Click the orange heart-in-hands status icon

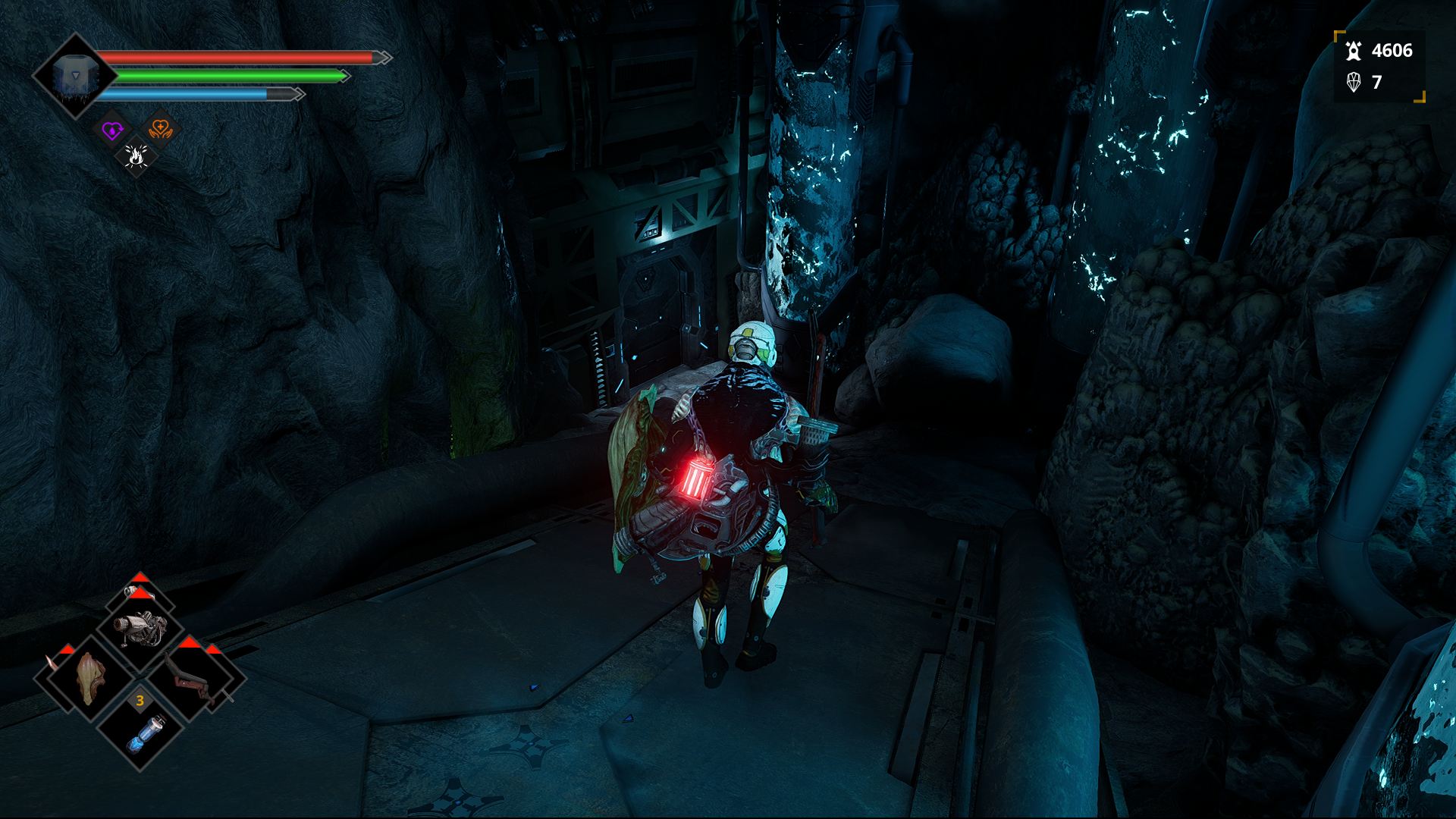pyautogui.click(x=160, y=129)
